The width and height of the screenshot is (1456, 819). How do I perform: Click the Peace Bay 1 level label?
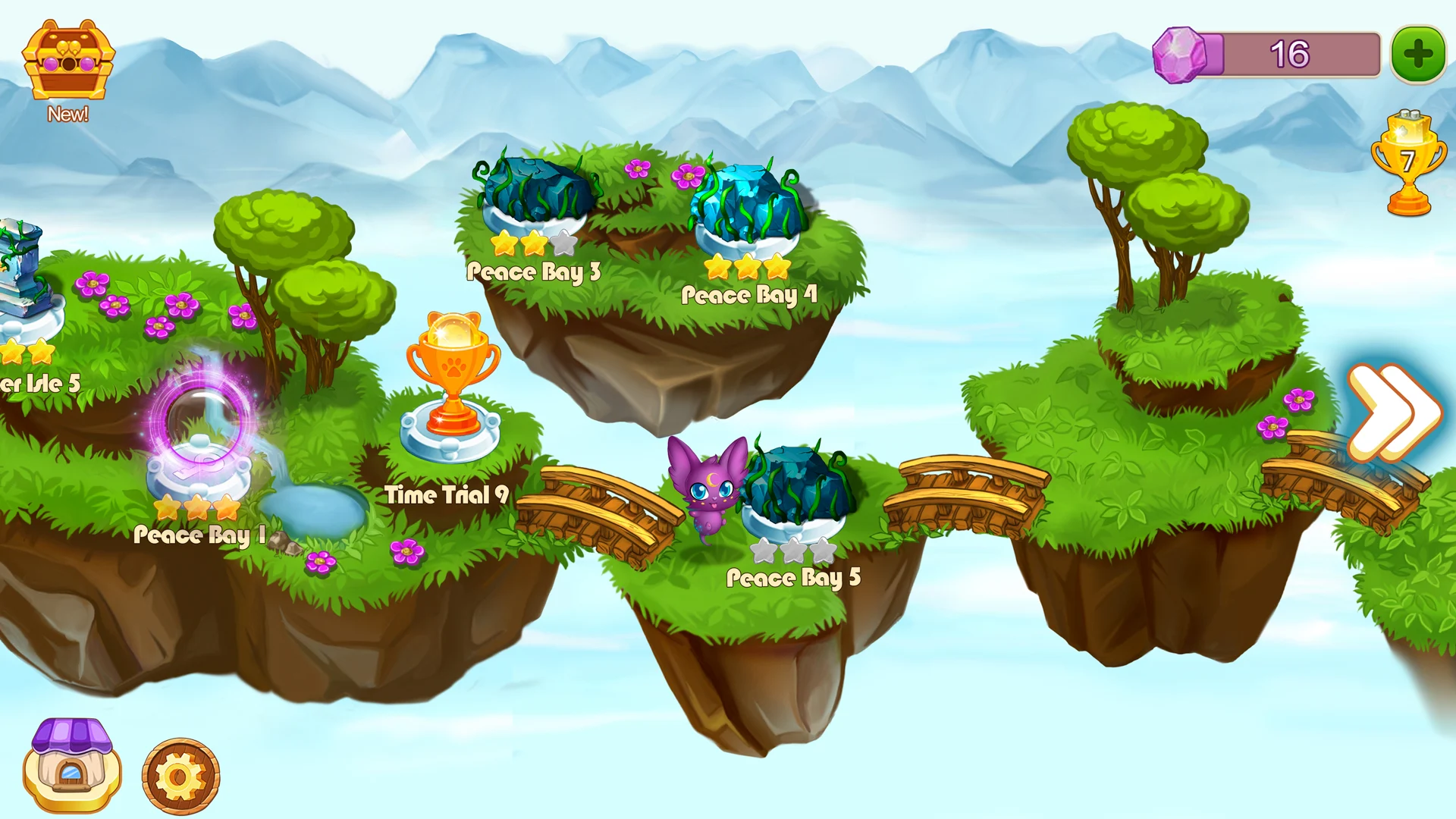tap(196, 535)
